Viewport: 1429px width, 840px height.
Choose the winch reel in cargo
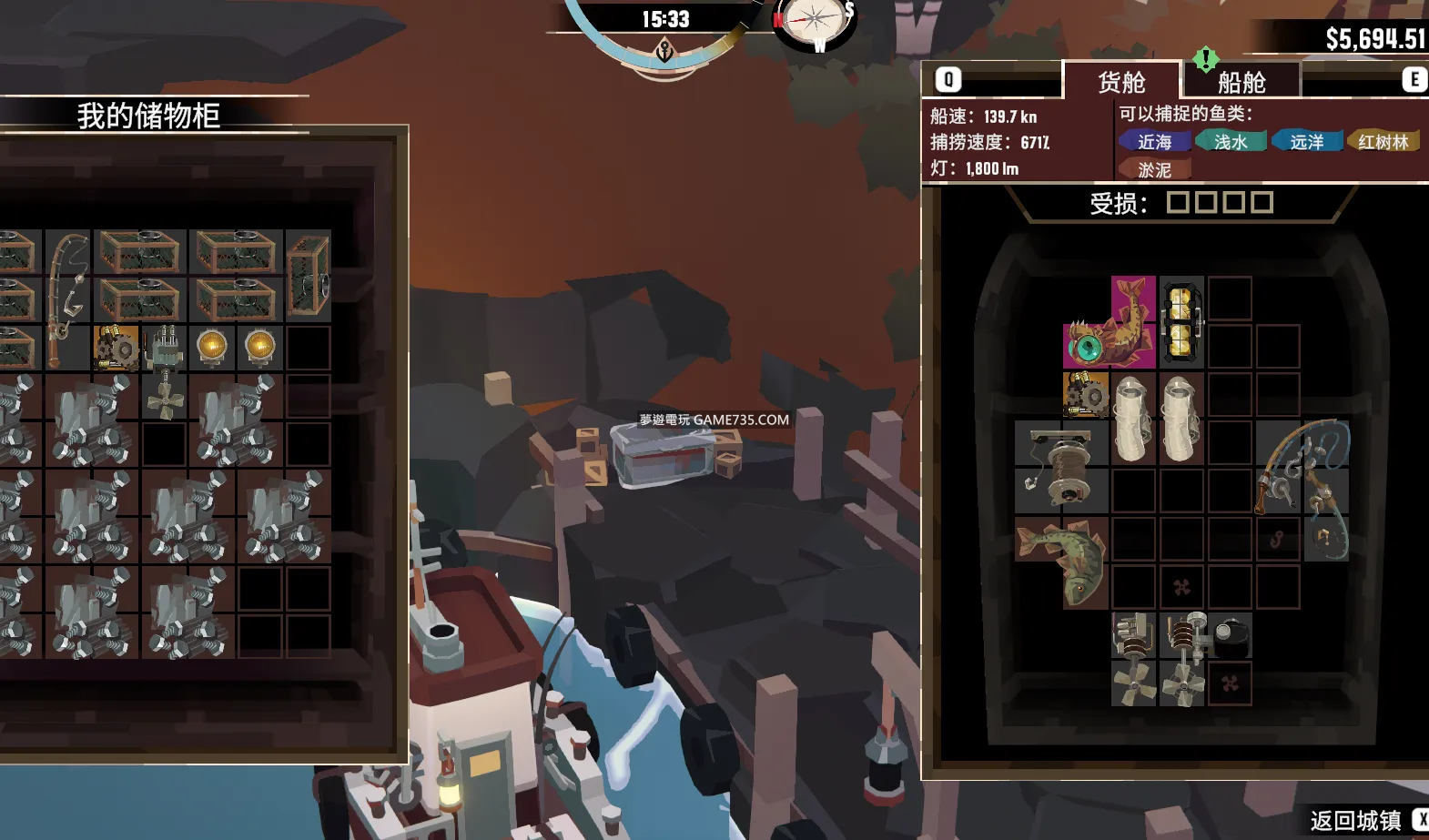pyautogui.click(x=1061, y=467)
